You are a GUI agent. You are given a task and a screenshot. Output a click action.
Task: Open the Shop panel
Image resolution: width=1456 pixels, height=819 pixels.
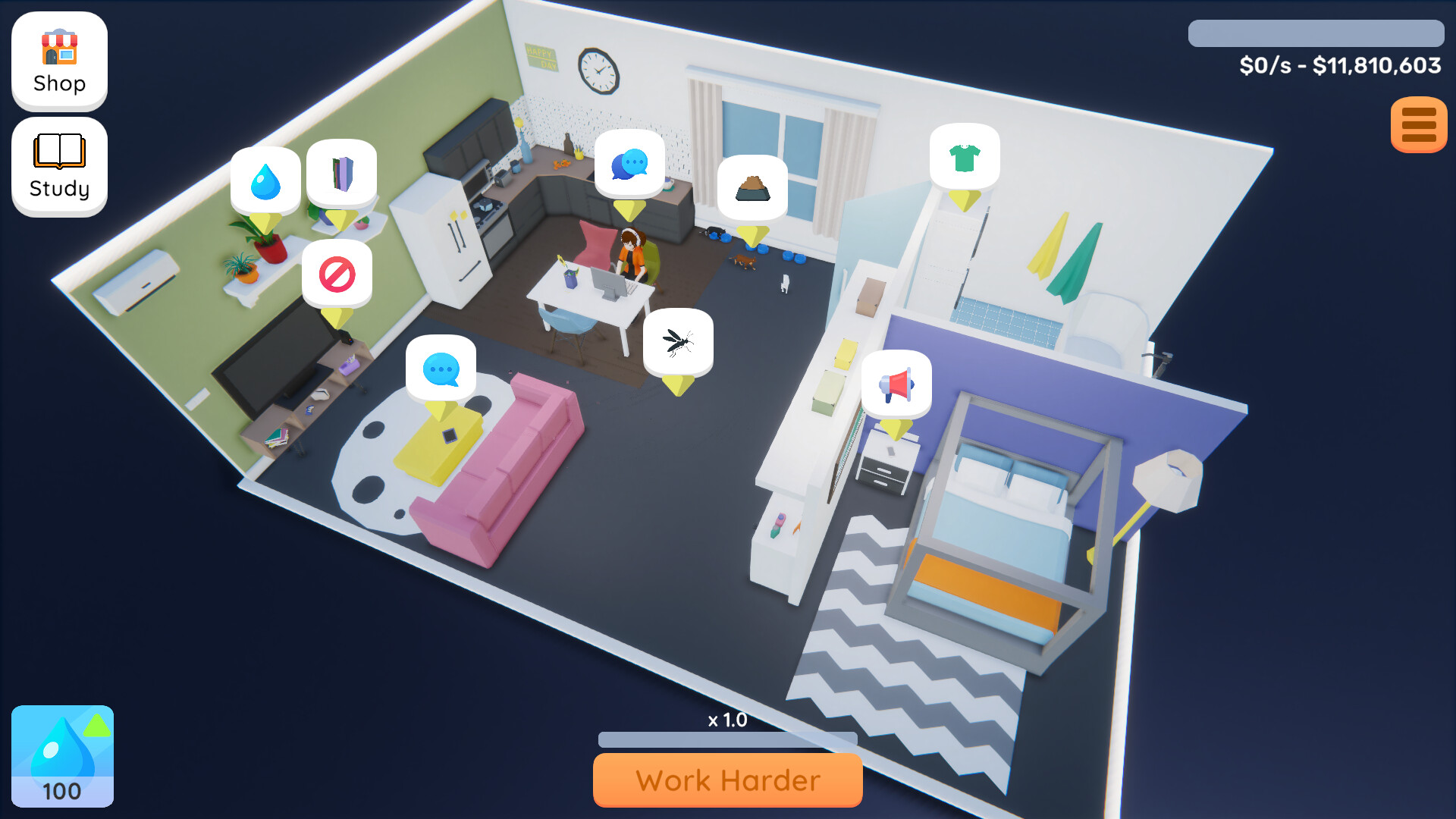coord(58,61)
